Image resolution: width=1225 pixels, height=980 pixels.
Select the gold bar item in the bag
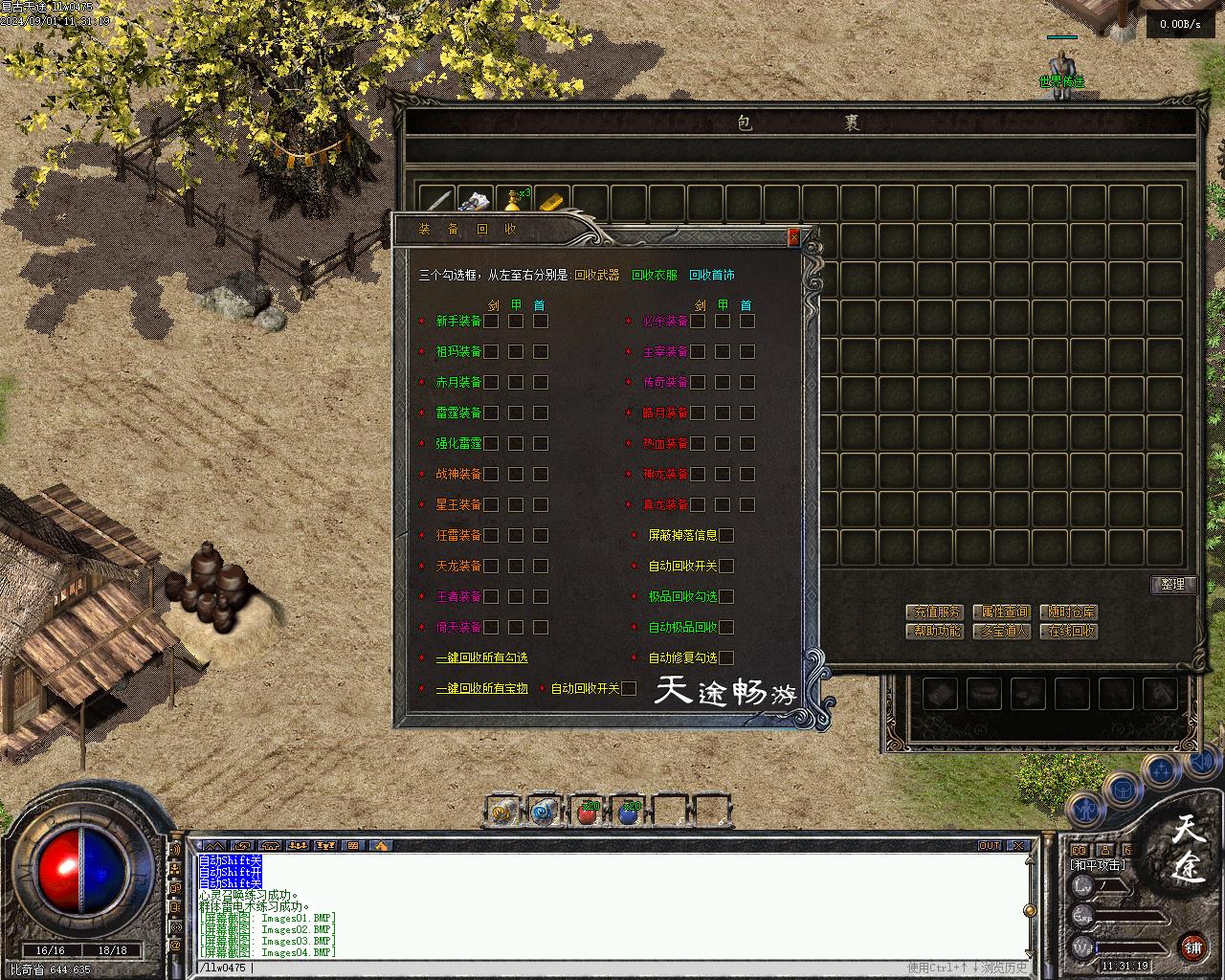[x=551, y=202]
